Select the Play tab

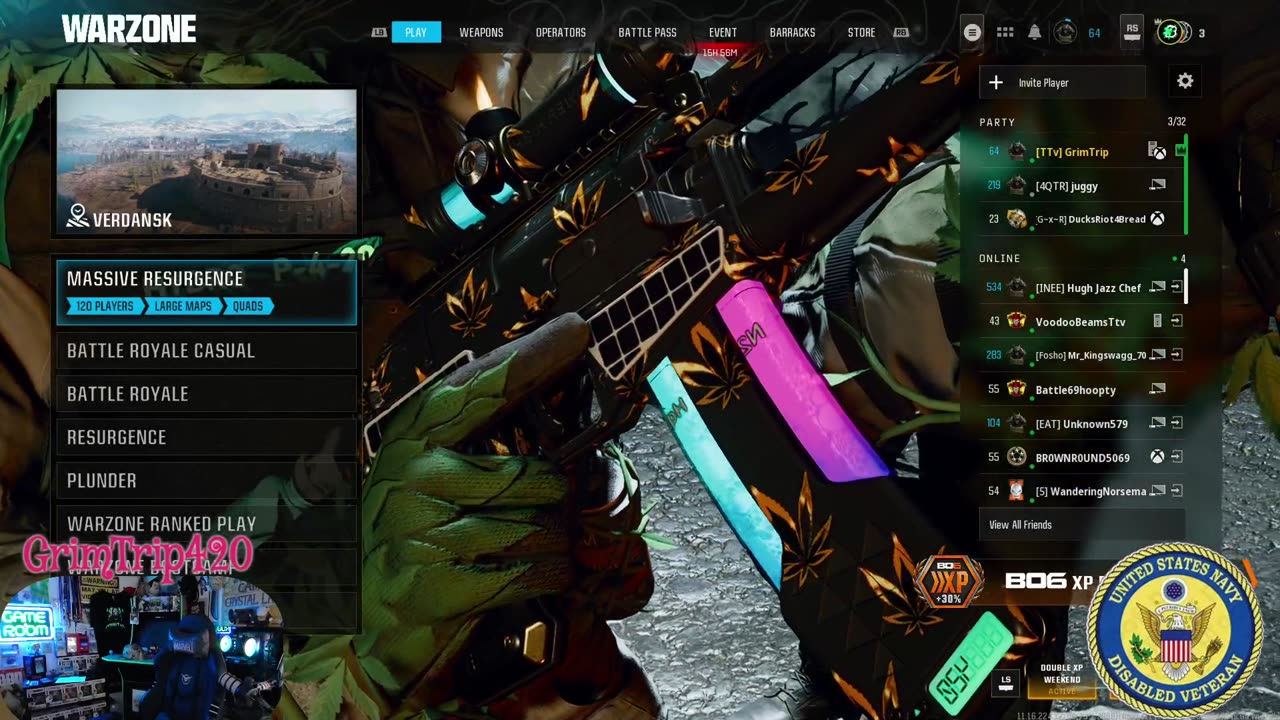click(416, 33)
